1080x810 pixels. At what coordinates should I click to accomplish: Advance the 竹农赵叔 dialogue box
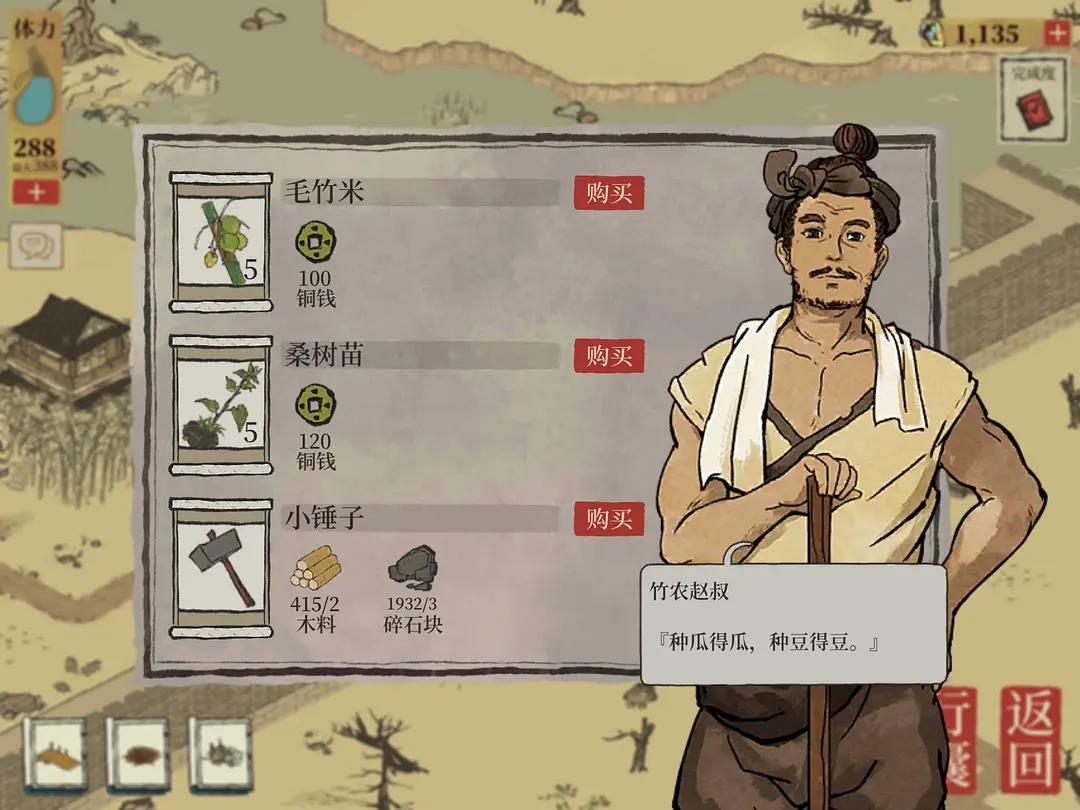click(793, 624)
